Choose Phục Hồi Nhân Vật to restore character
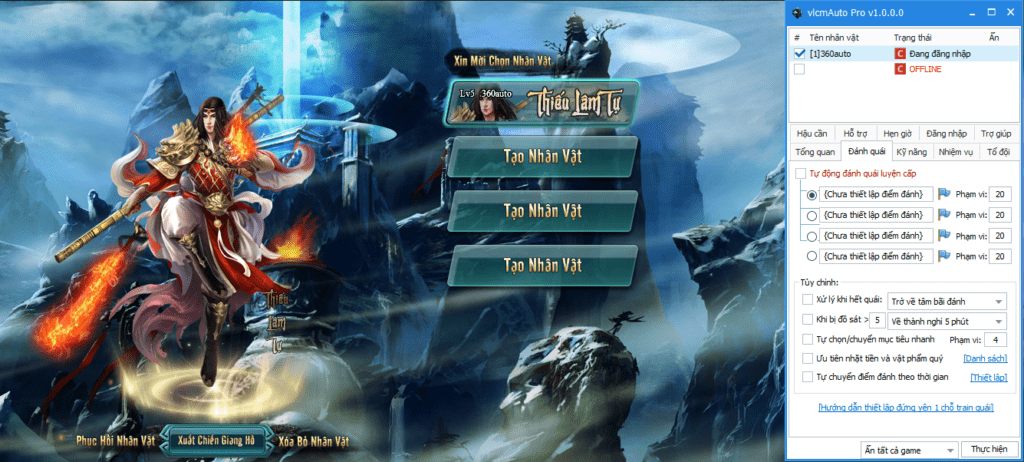Screen dimensions: 1024x462 coord(116,440)
